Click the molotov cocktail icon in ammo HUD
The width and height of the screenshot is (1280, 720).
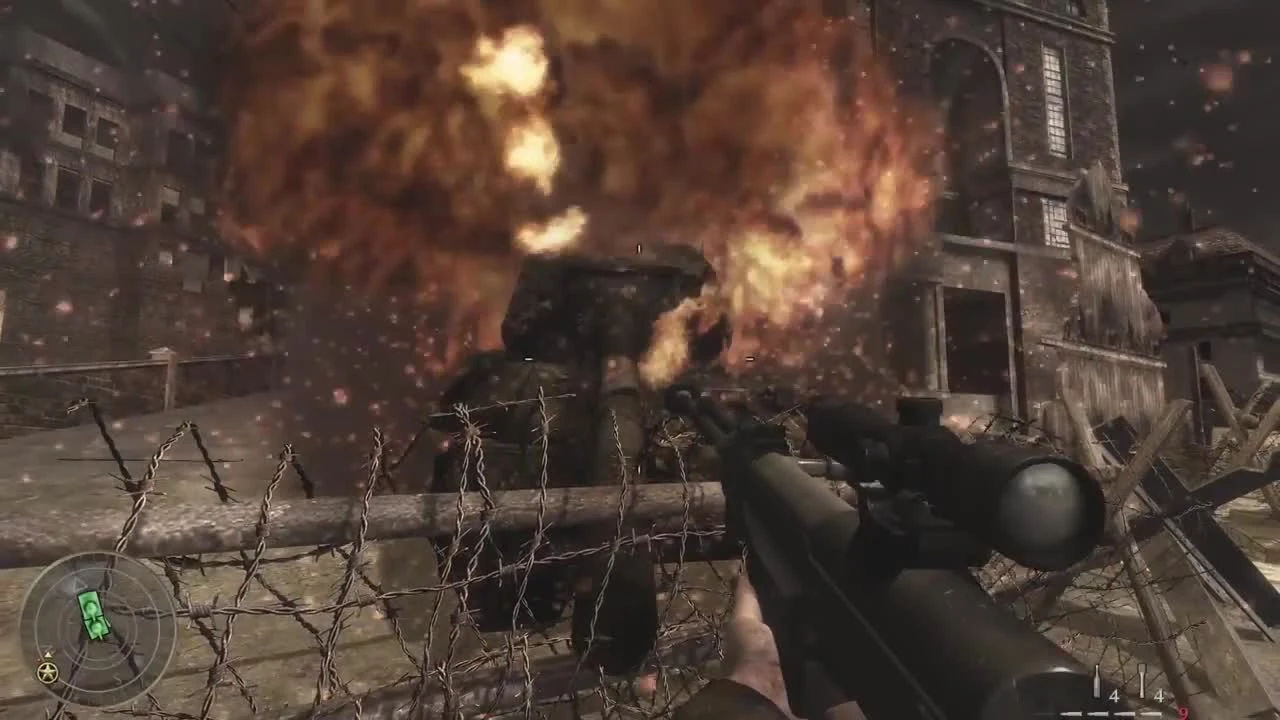coord(1096,681)
